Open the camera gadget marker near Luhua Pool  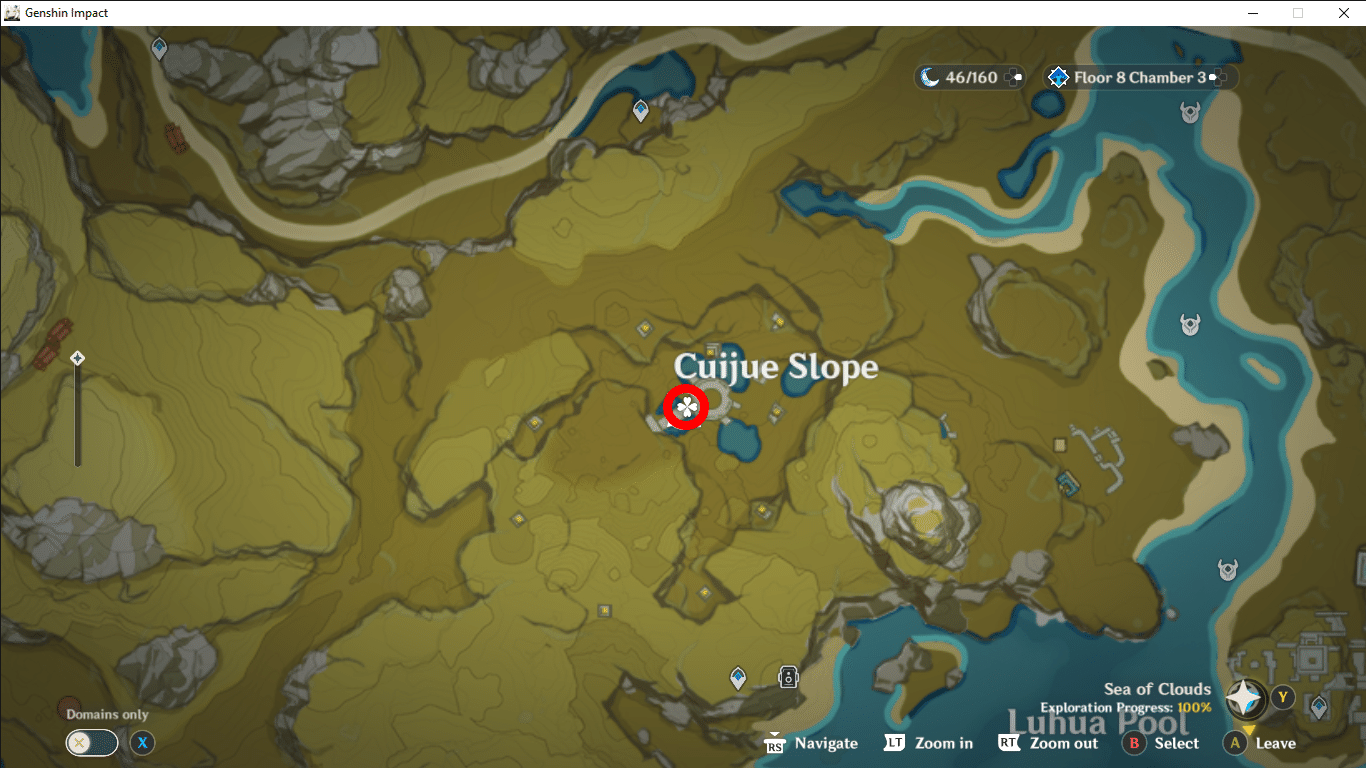(789, 677)
